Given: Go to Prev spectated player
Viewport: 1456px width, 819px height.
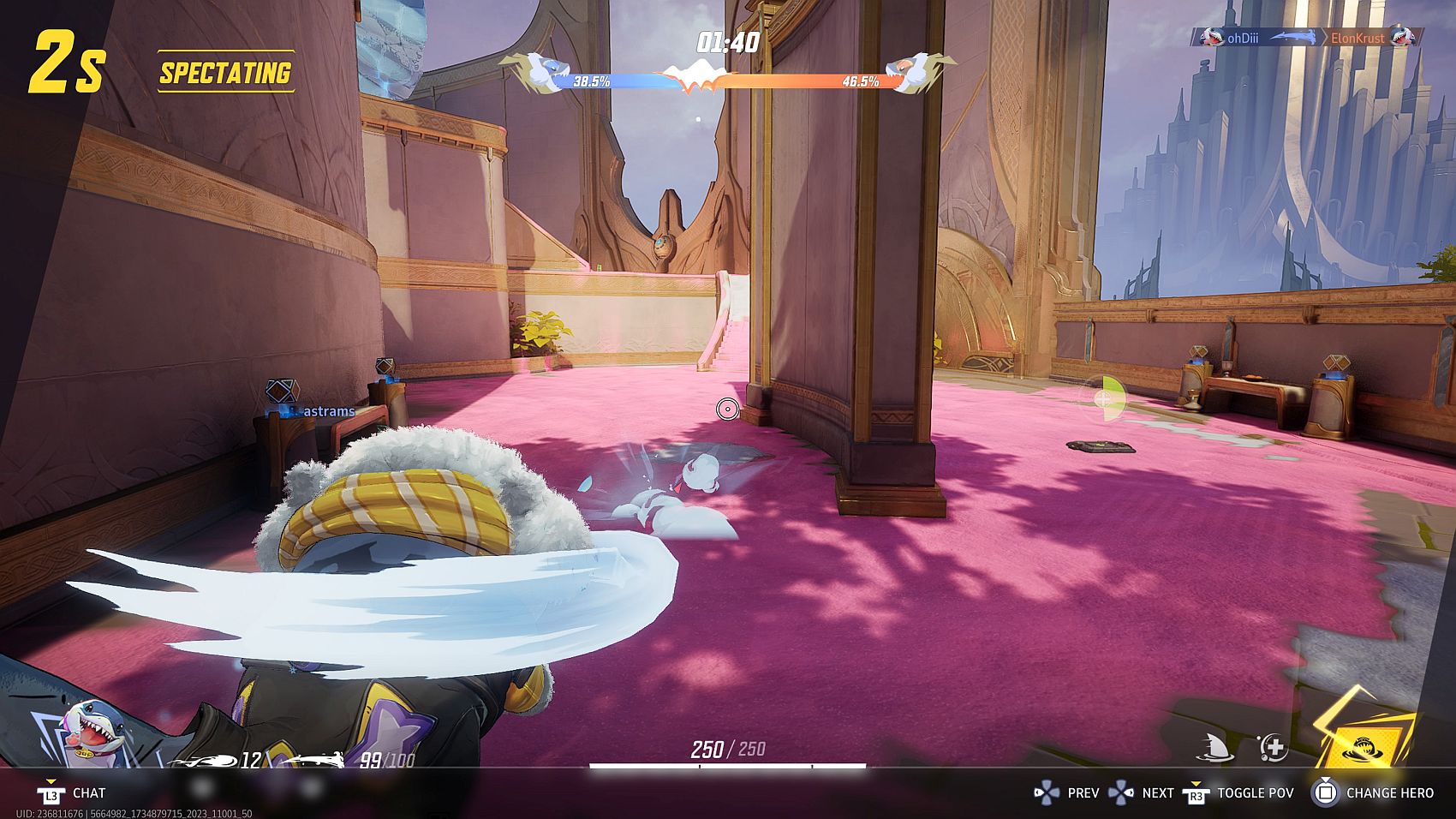Looking at the screenshot, I should (1083, 793).
